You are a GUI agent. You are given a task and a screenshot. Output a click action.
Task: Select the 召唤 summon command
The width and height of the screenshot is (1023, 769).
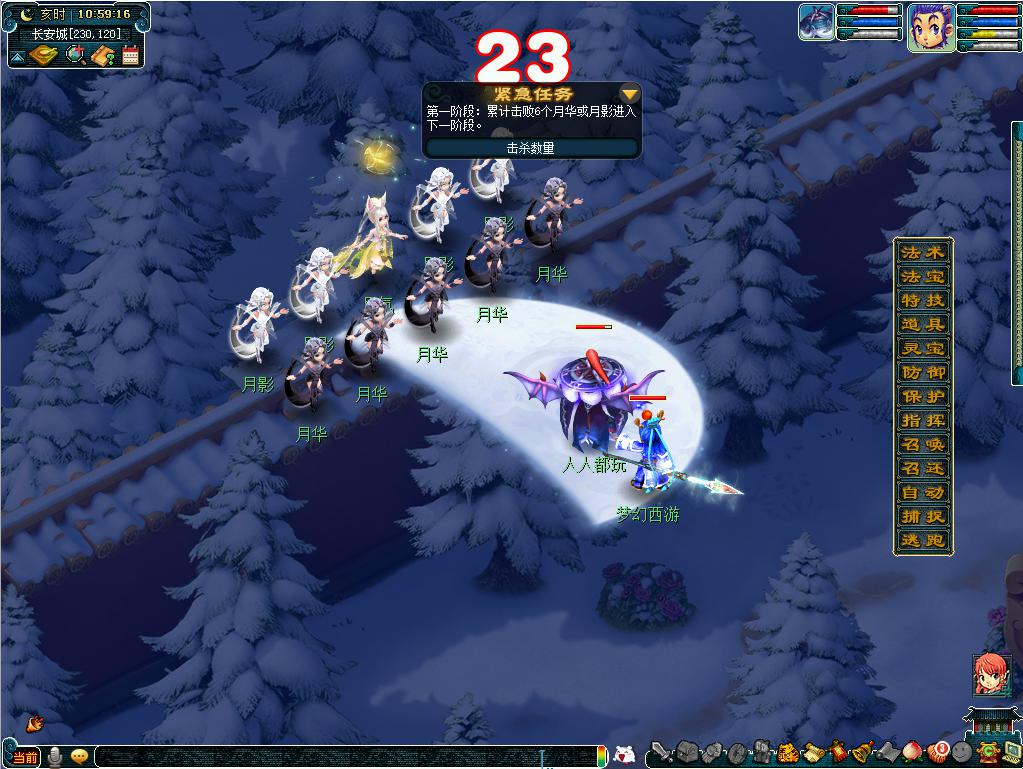[922, 445]
